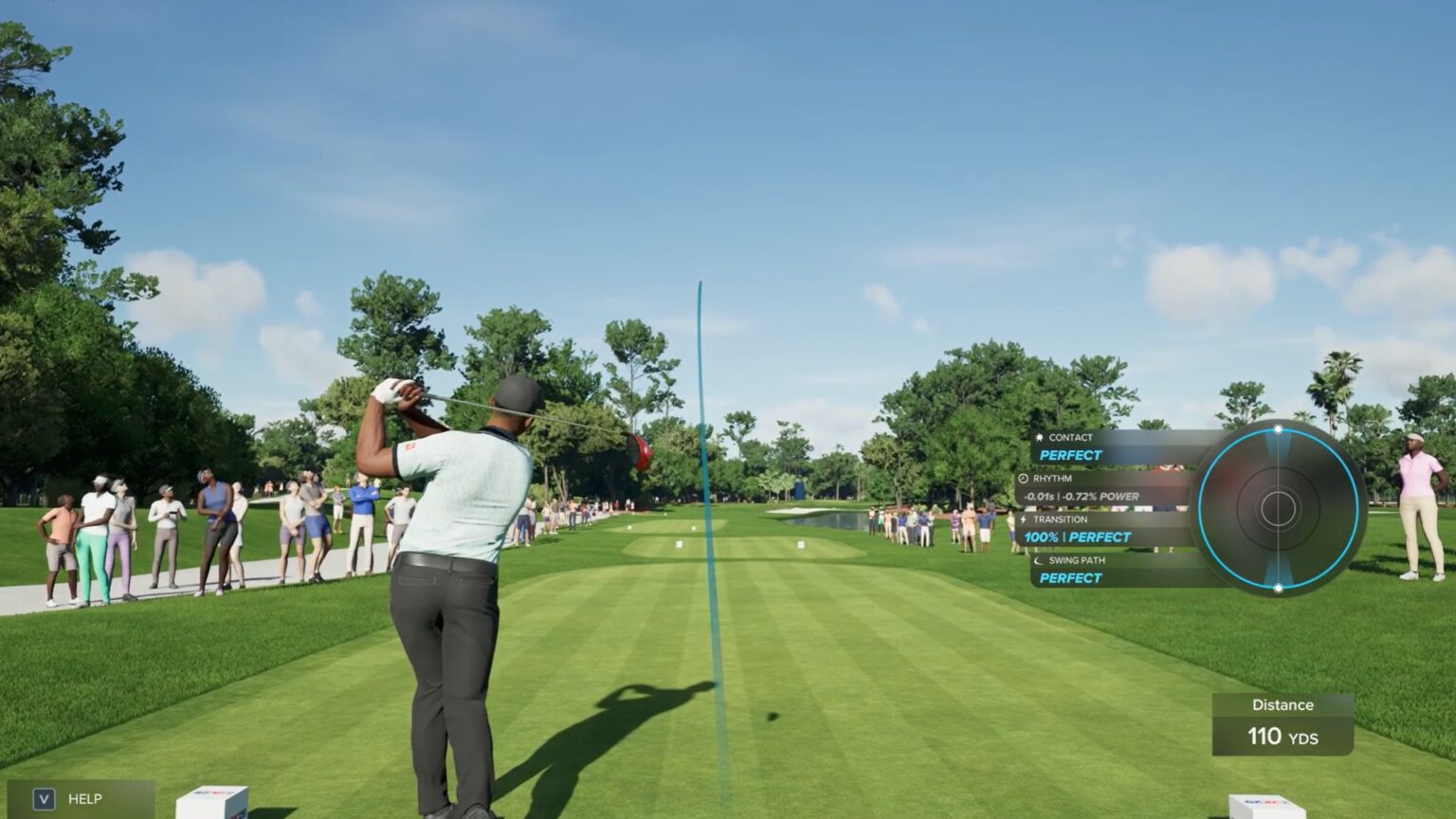This screenshot has width=1456, height=819.
Task: Select the star-shaped Contact icon
Action: (x=1041, y=437)
